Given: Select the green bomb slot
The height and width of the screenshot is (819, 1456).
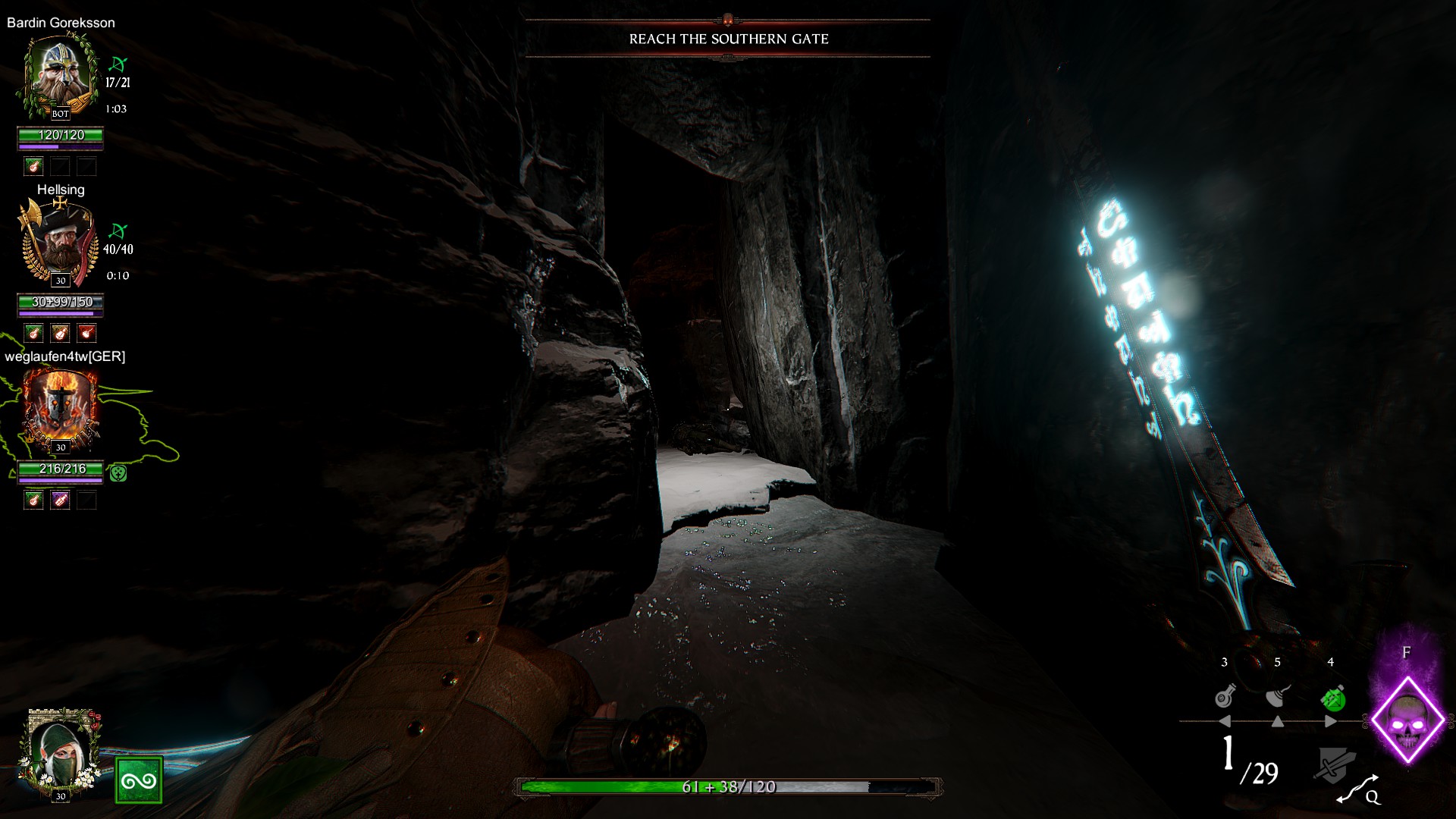Looking at the screenshot, I should pyautogui.click(x=1332, y=696).
